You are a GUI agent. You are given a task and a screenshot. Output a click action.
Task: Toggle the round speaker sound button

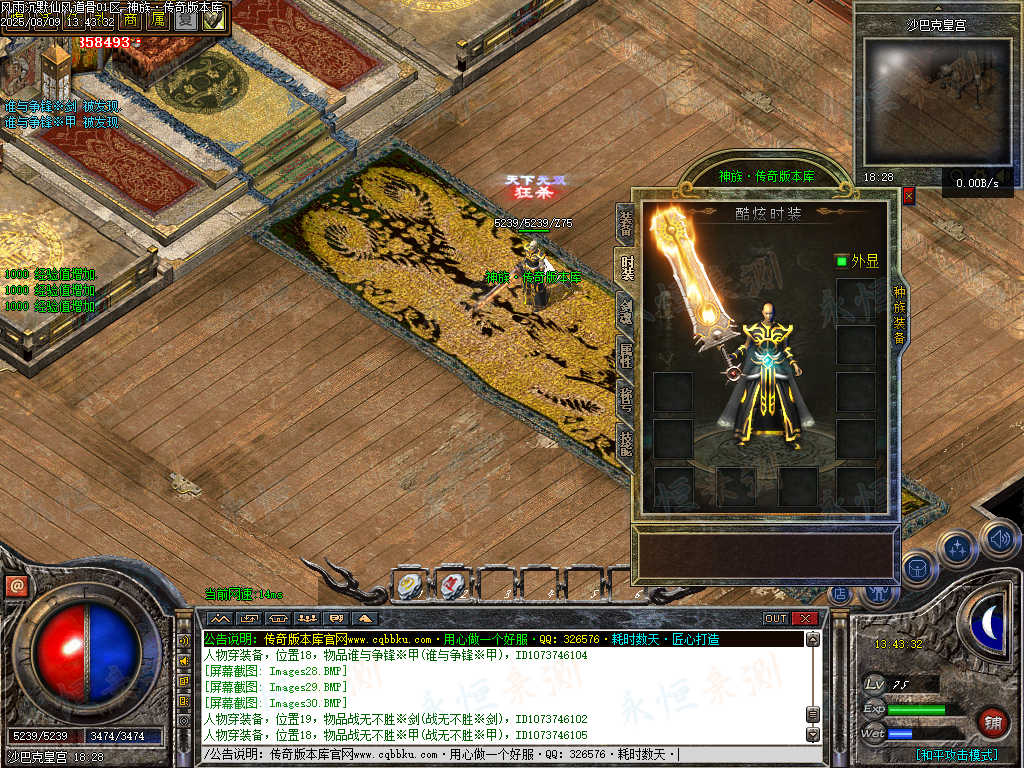[999, 540]
